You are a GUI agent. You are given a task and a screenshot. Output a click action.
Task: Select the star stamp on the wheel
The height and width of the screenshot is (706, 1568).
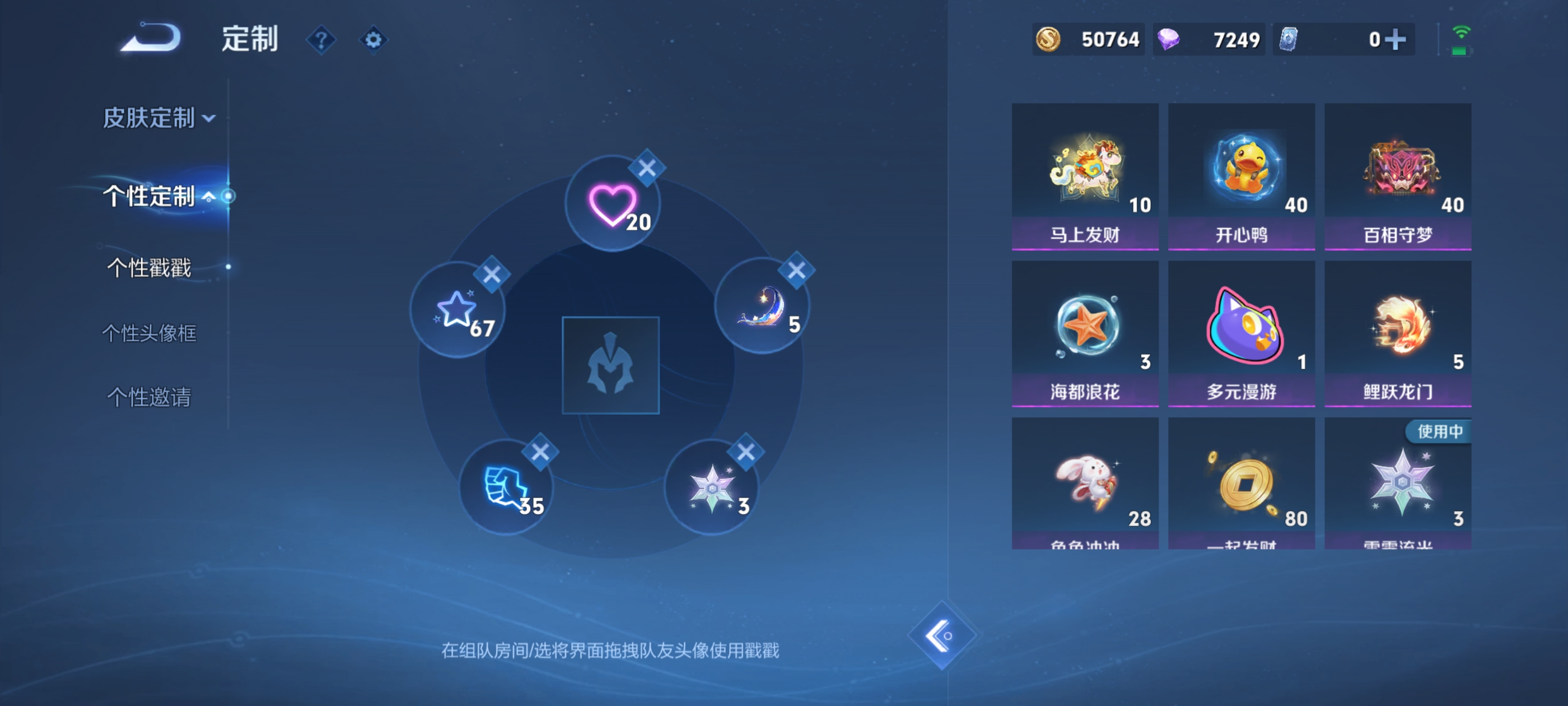(x=458, y=310)
